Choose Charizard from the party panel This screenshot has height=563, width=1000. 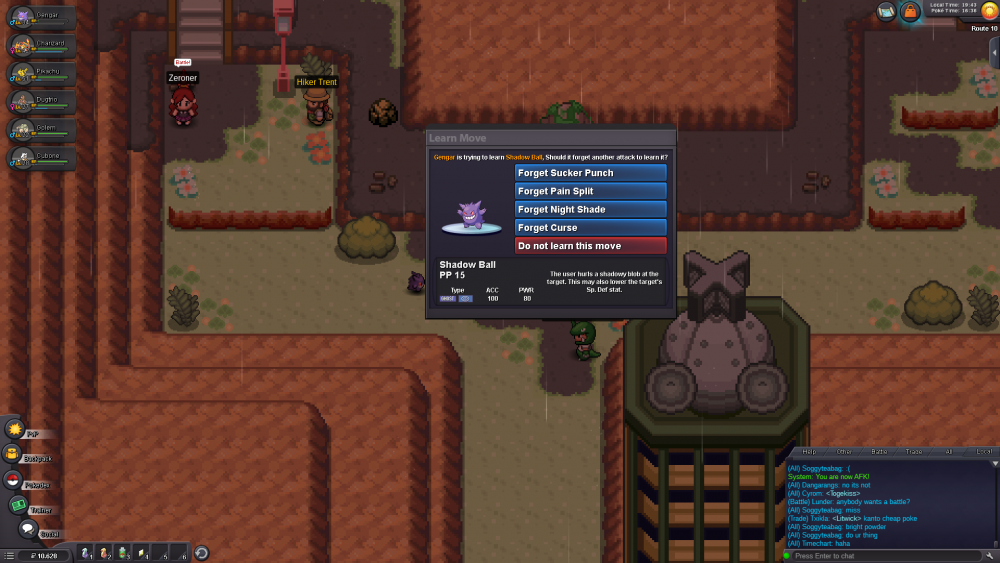click(40, 47)
